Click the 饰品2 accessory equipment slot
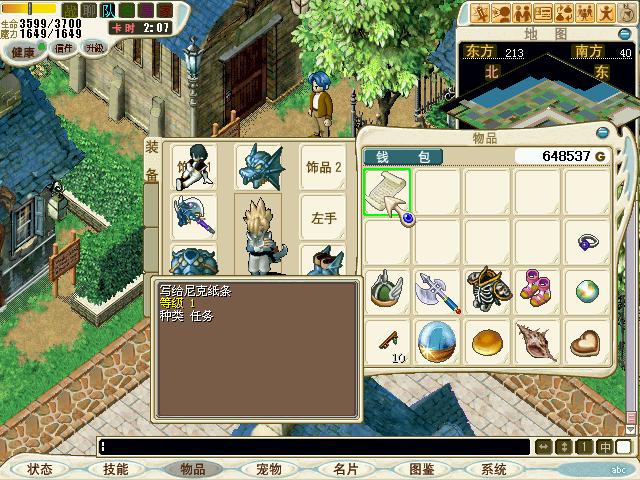This screenshot has height=480, width=640. [324, 167]
